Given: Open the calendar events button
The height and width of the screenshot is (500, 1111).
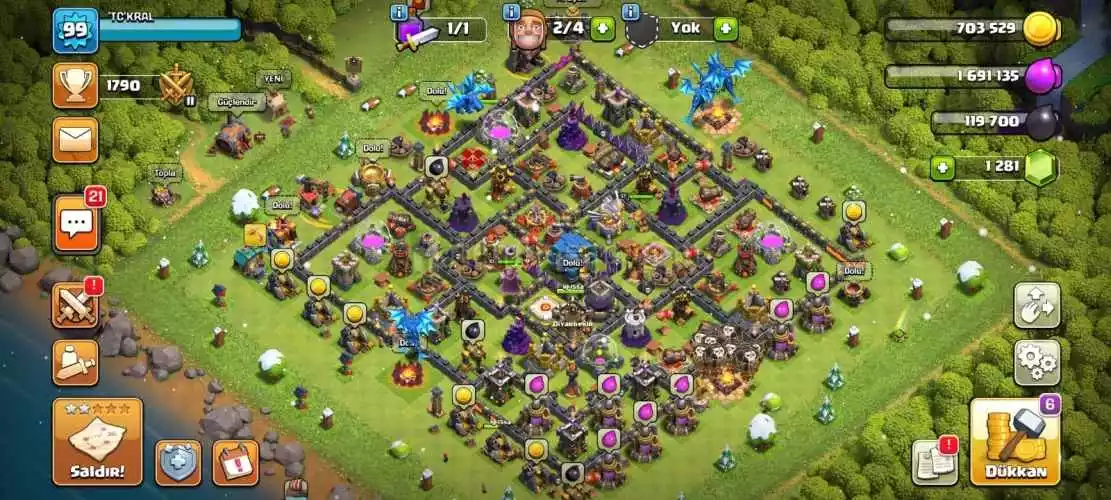Looking at the screenshot, I should [x=235, y=462].
